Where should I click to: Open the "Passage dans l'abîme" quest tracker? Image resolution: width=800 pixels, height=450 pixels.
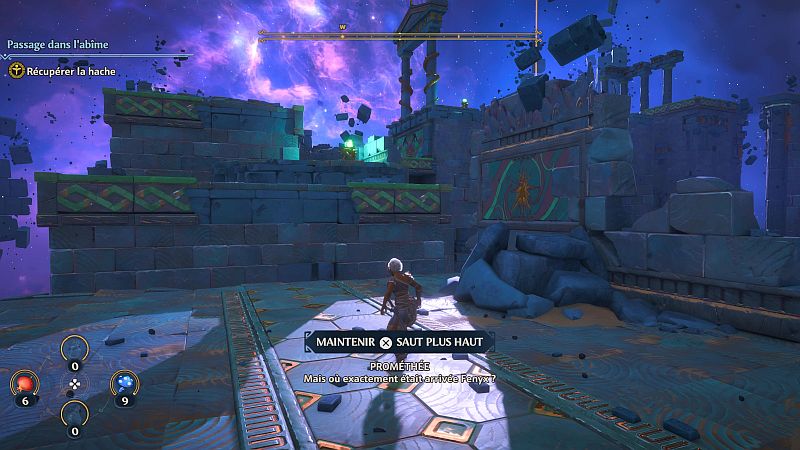coord(58,44)
